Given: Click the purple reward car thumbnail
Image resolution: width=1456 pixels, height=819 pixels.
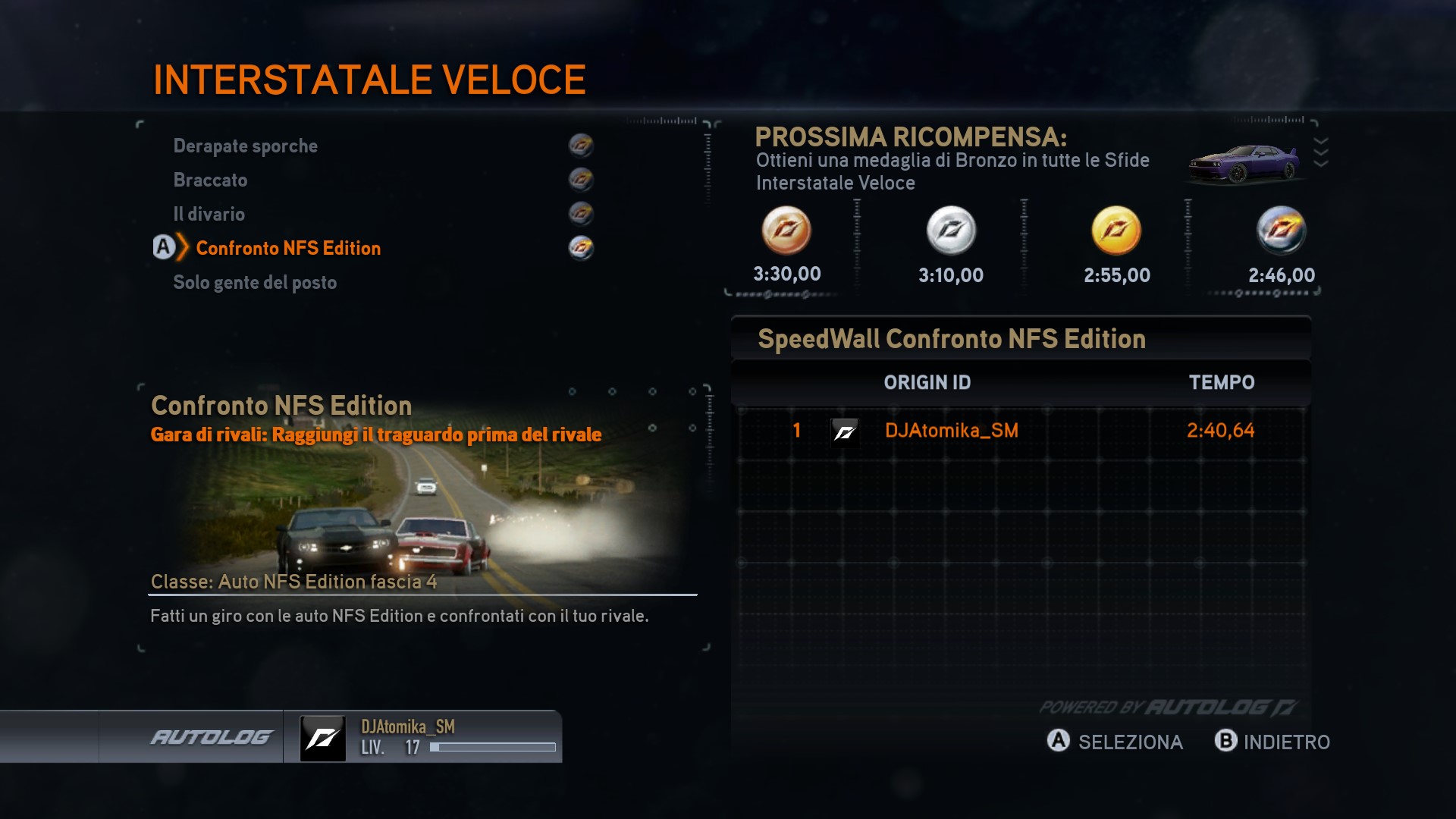Looking at the screenshot, I should pyautogui.click(x=1244, y=163).
